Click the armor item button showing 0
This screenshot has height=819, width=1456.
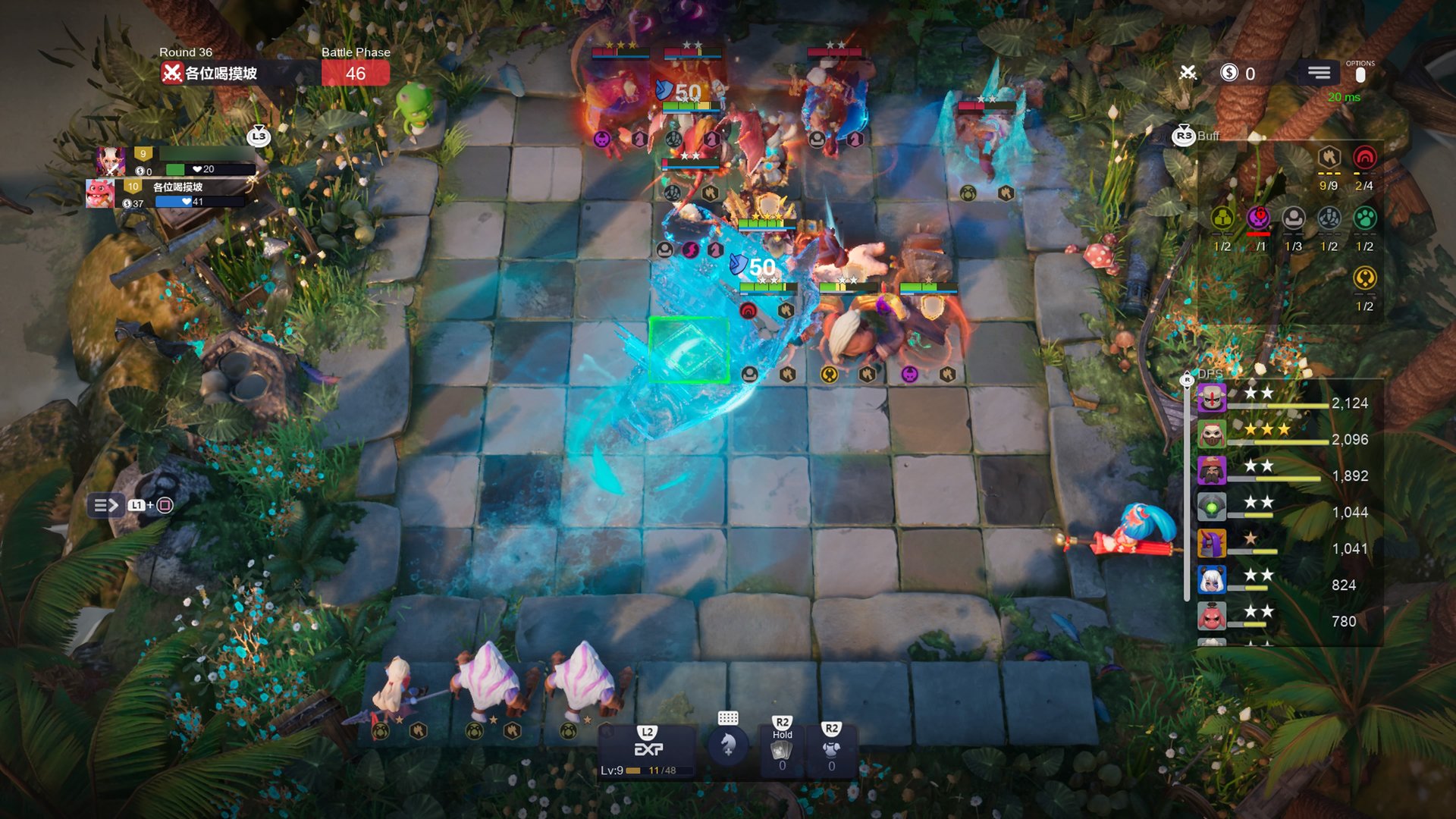tap(831, 751)
